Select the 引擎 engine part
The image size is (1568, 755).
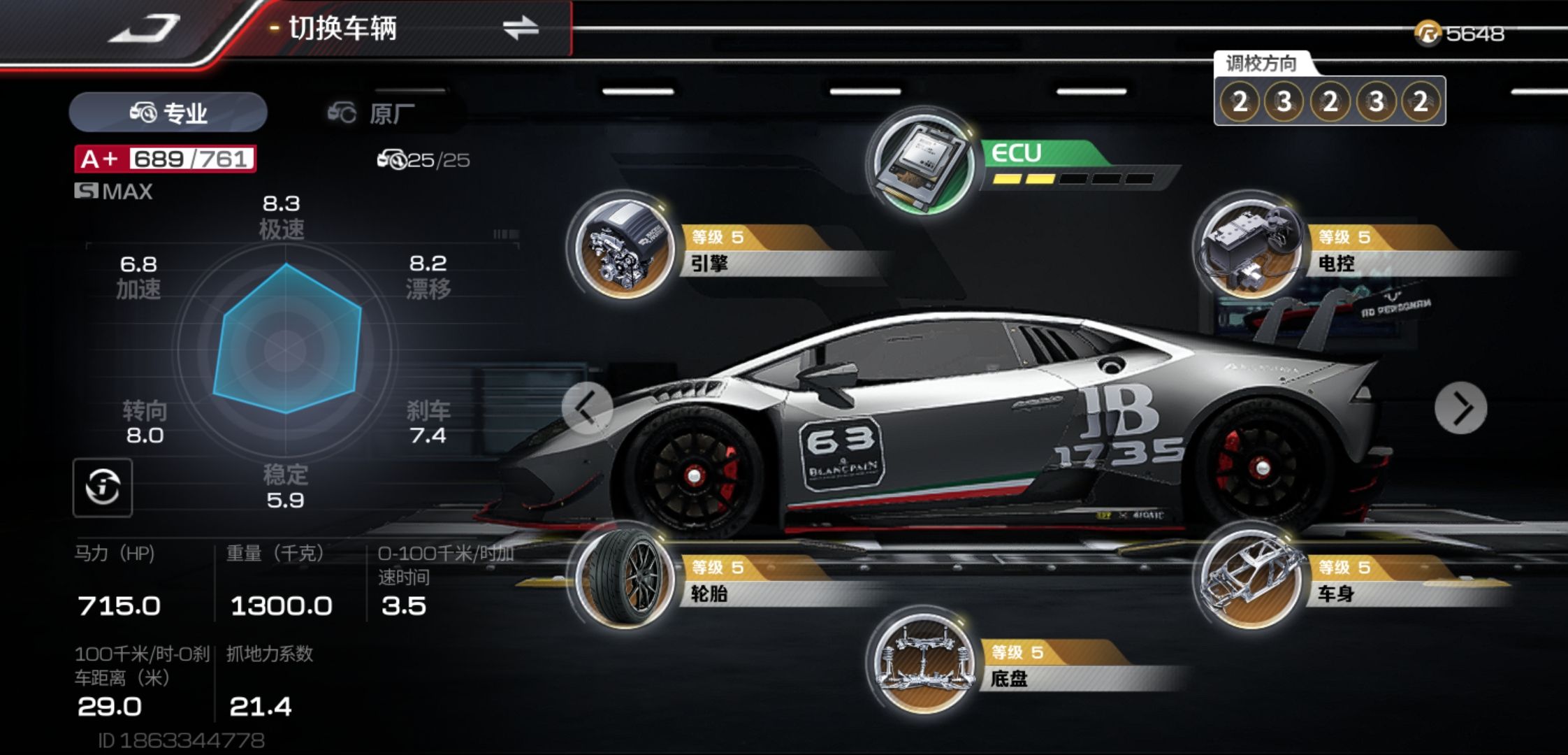(x=622, y=248)
